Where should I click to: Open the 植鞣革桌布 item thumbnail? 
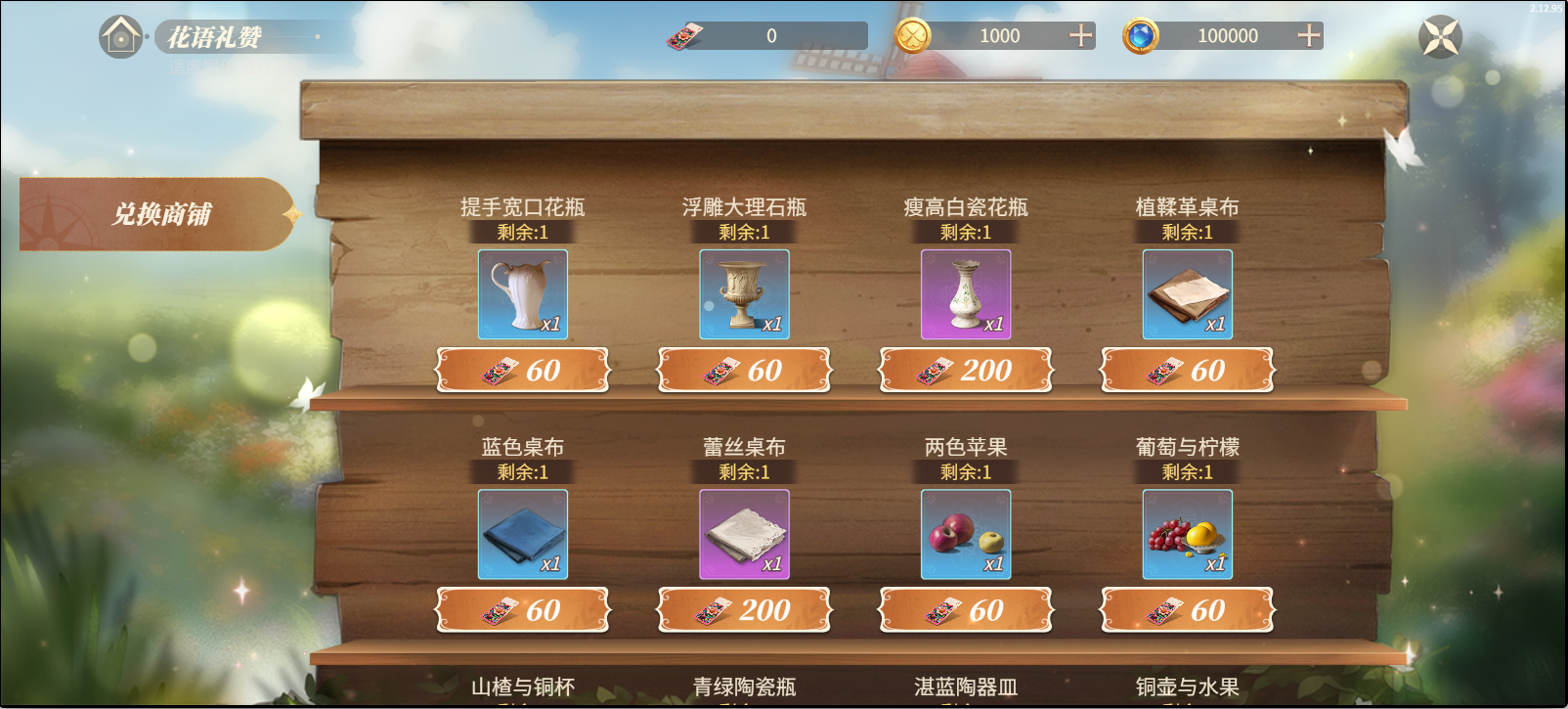[1187, 293]
